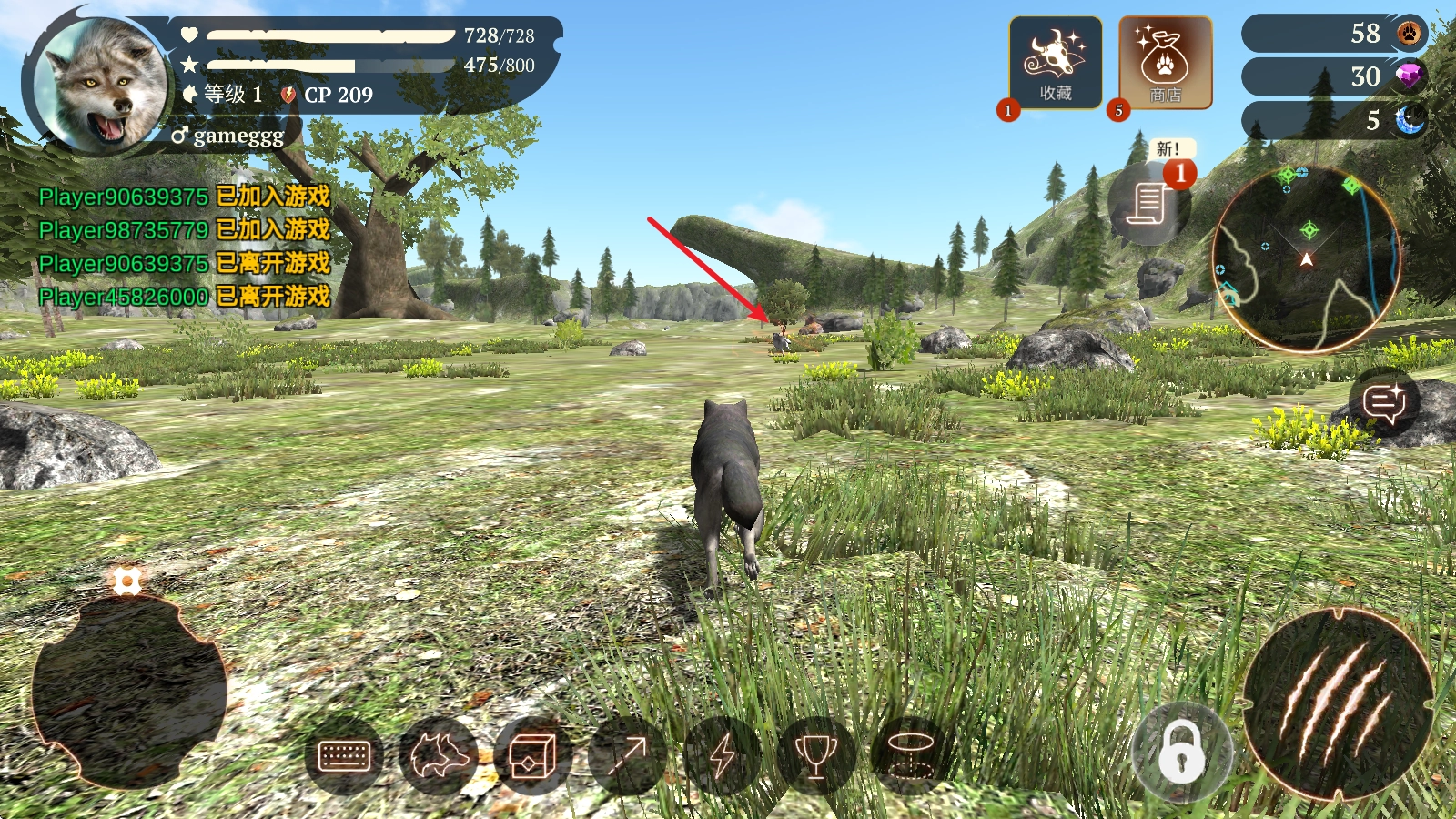Open the trophy achievements icon
1456x819 pixels.
coord(816,755)
